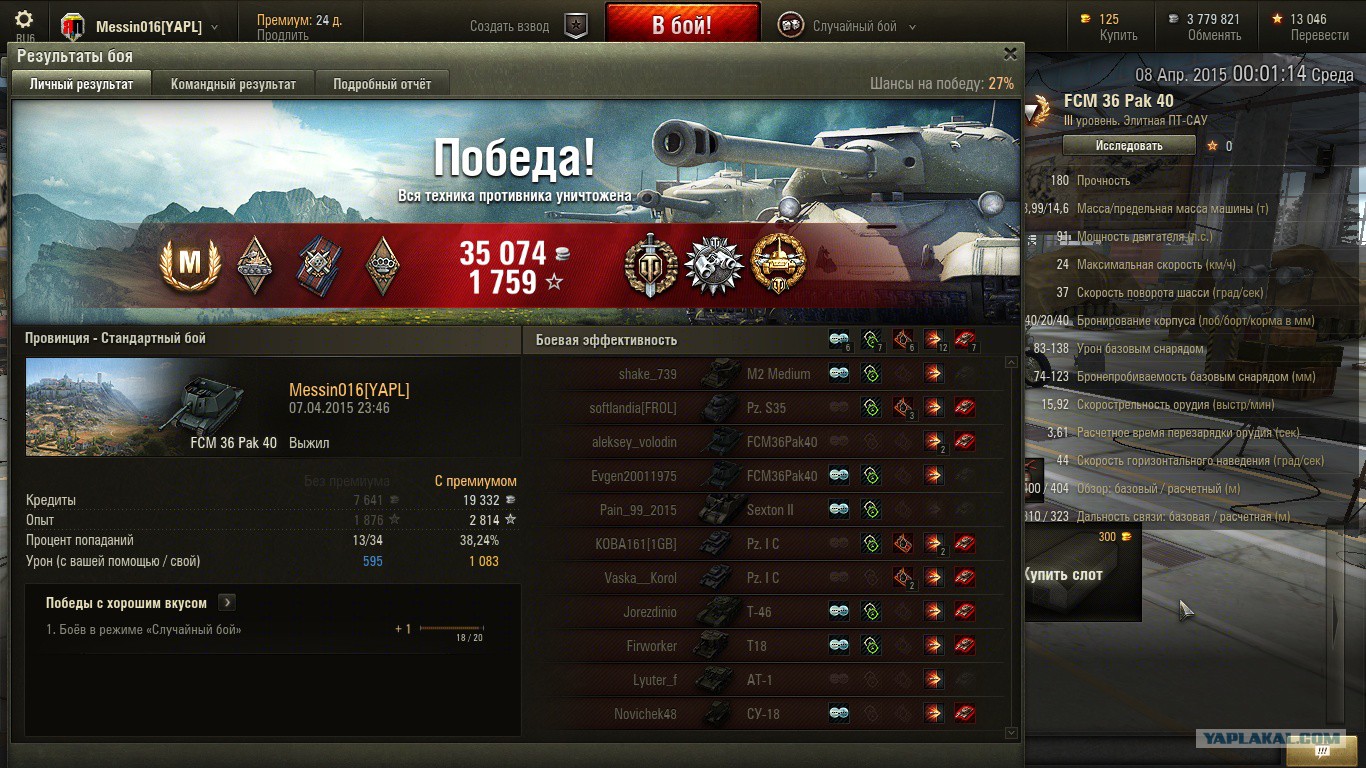Buy gold via the Купить link
Screen dimensions: 1366x768
[1118, 35]
